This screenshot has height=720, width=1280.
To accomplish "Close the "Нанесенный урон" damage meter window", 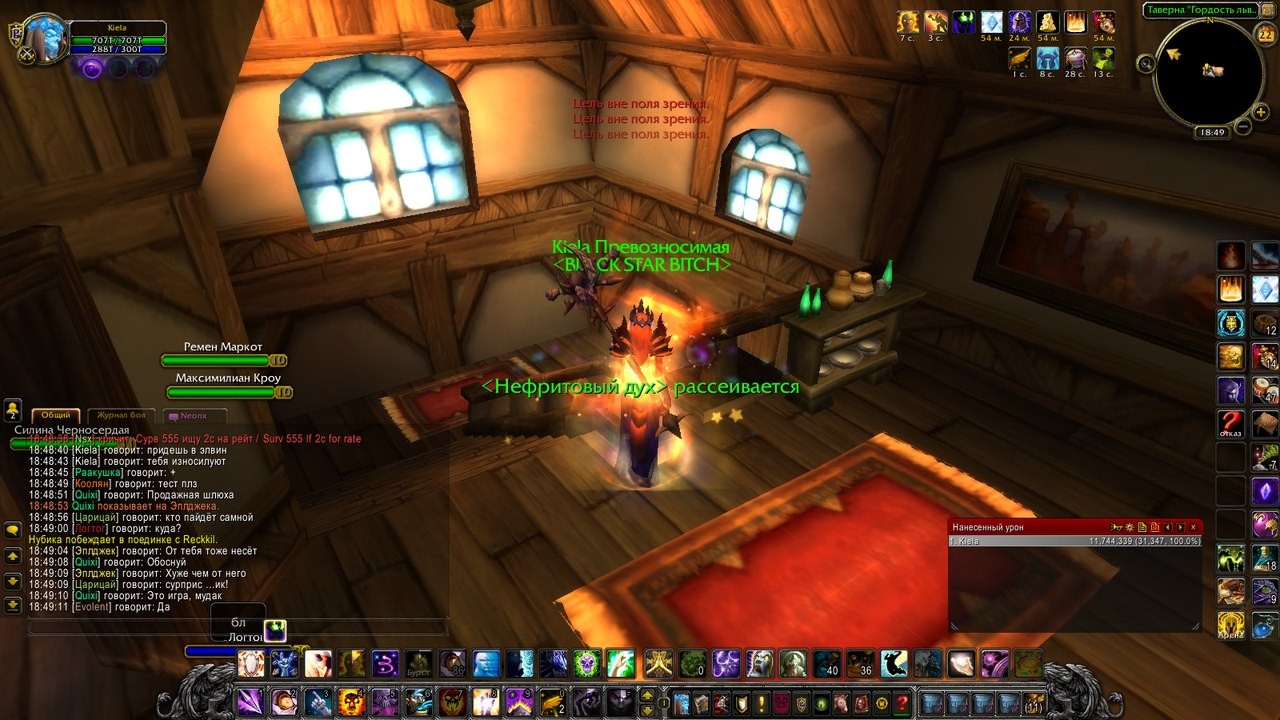I will 1193,527.
